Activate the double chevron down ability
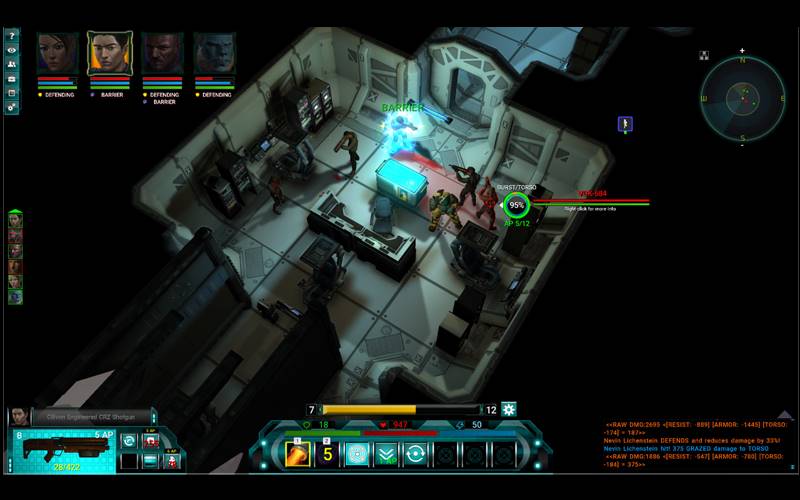 [x=386, y=454]
